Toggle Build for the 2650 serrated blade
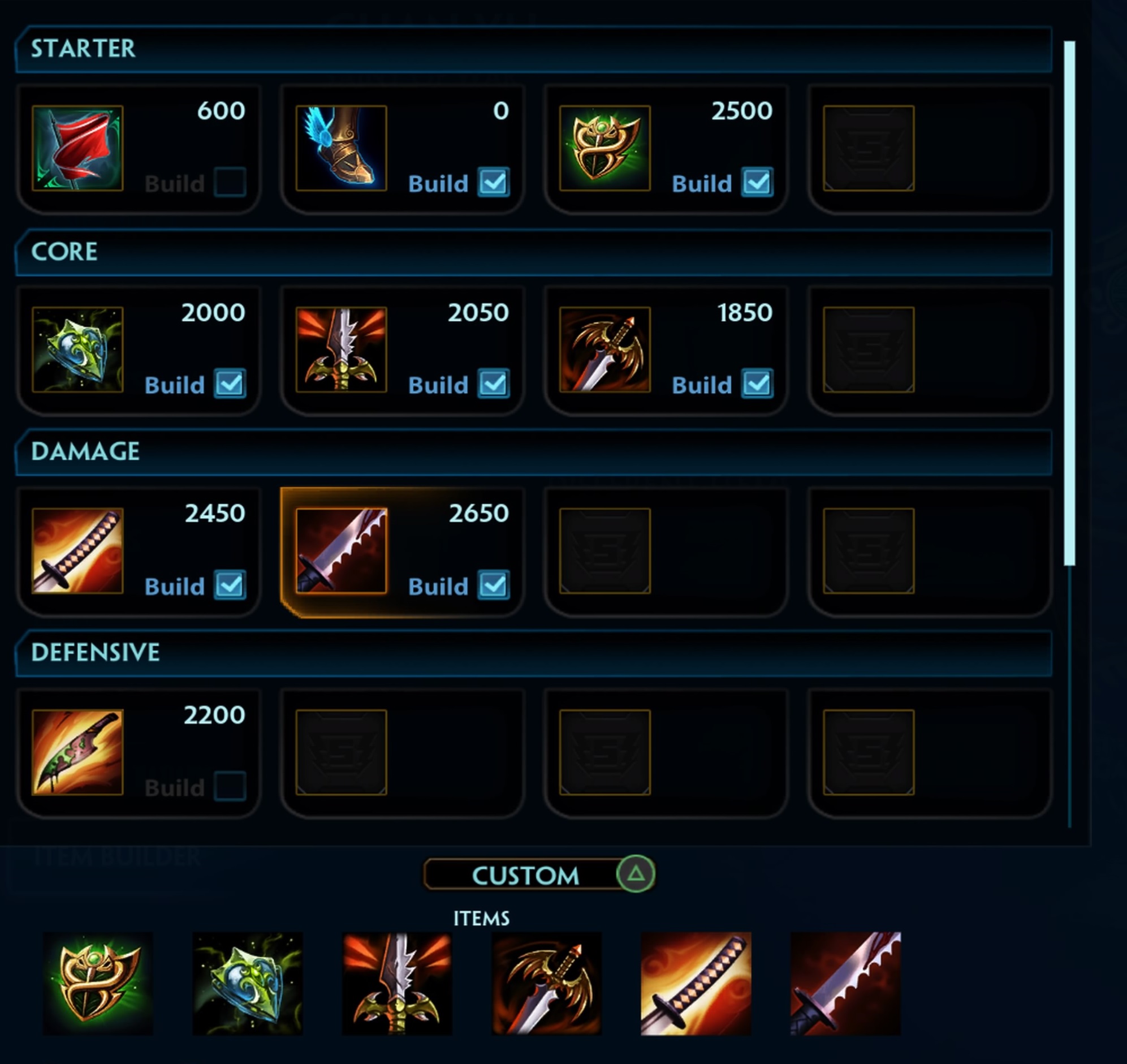 pos(493,585)
